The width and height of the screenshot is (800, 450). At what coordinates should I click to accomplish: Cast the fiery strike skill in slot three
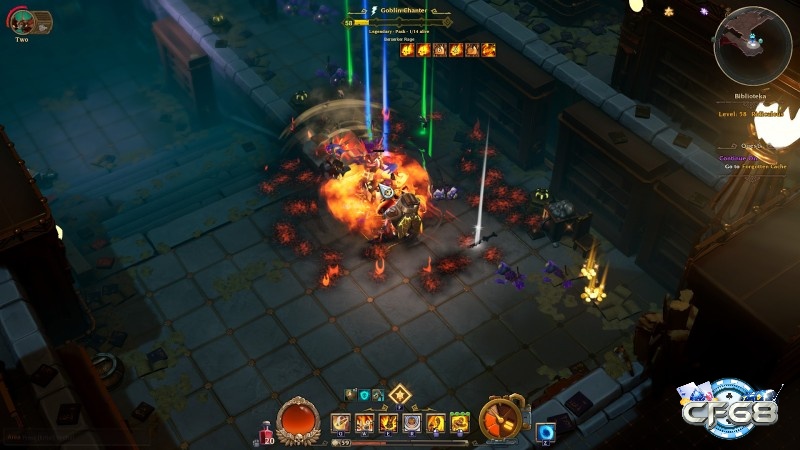click(x=388, y=422)
